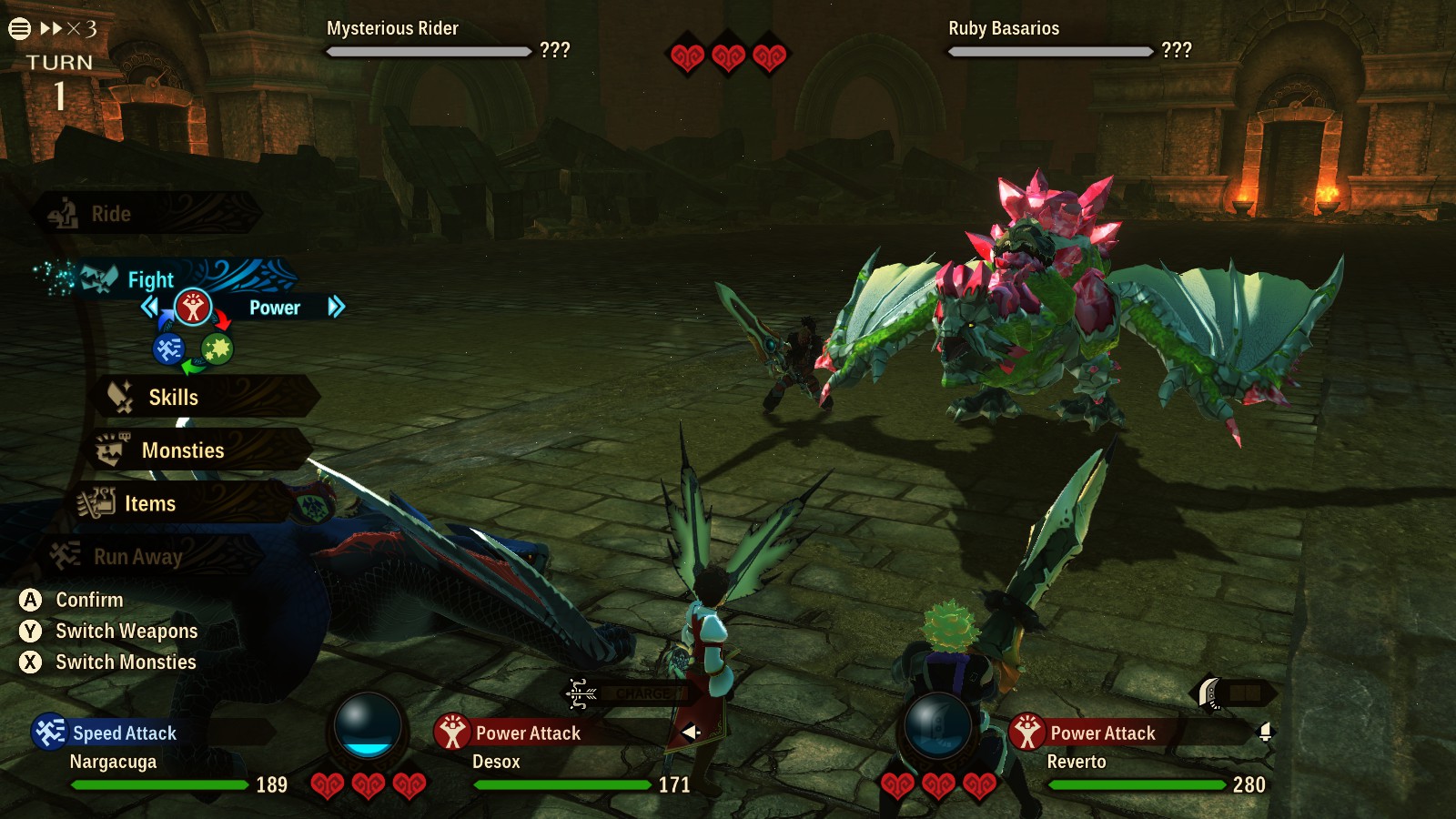Viewport: 1456px width, 819px height.
Task: Select the blue Speed attack type
Action: pyautogui.click(x=168, y=350)
